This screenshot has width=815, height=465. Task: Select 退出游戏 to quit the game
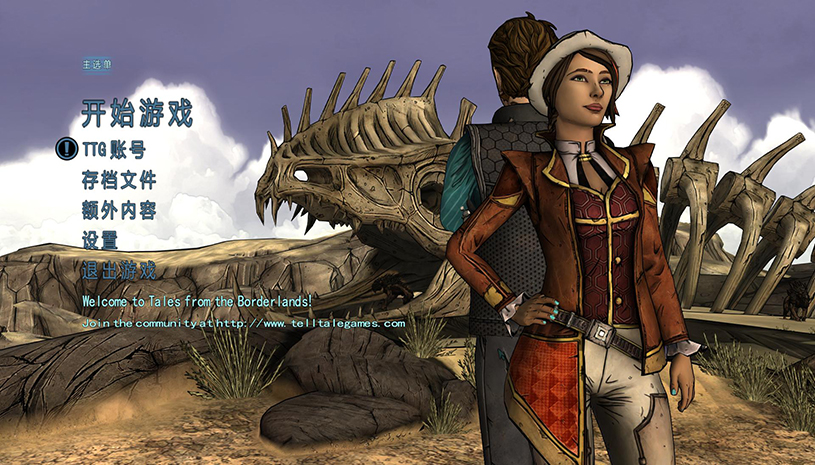118,270
